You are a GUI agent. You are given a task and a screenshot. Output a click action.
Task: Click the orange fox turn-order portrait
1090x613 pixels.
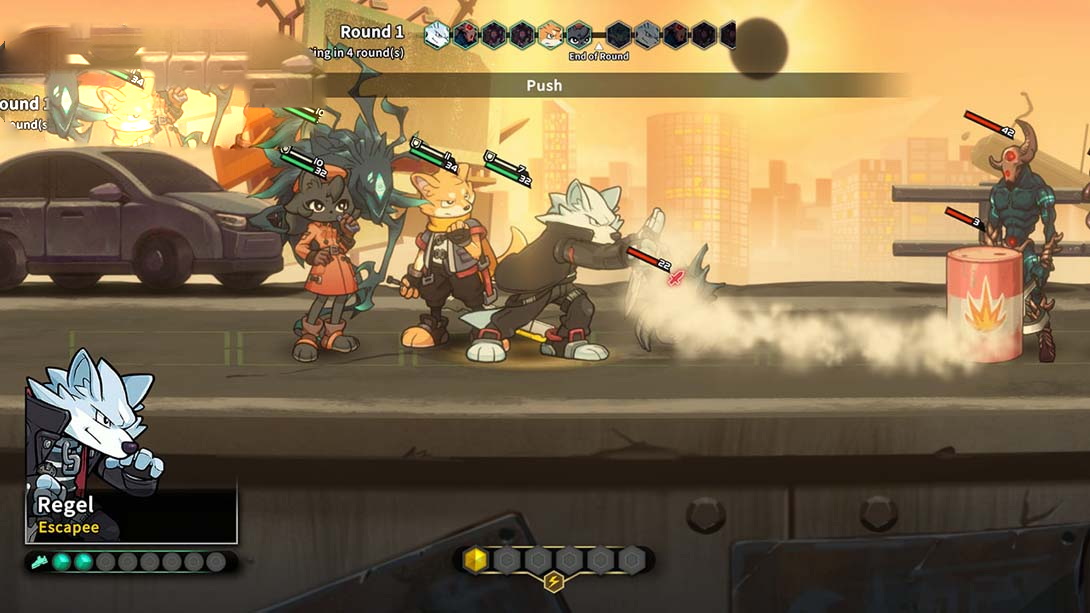click(550, 36)
